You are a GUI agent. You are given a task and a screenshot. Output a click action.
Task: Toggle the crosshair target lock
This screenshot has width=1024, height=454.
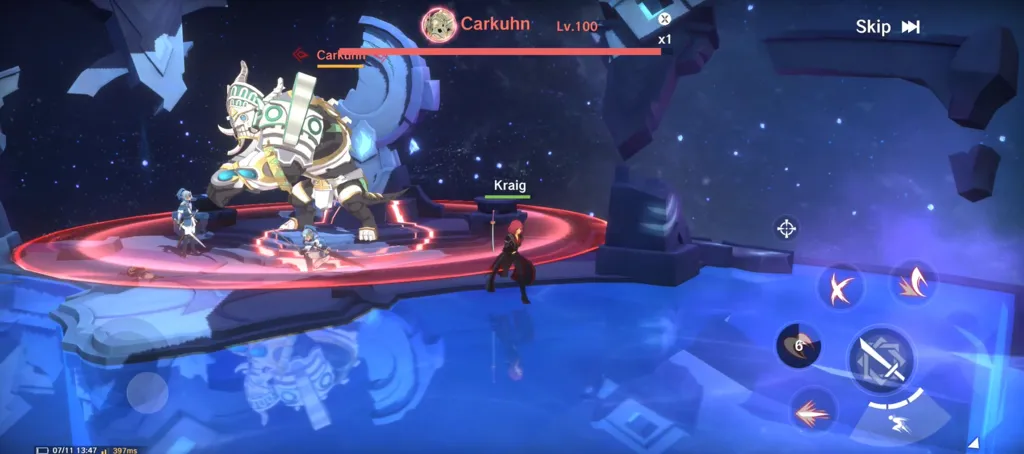coord(786,229)
